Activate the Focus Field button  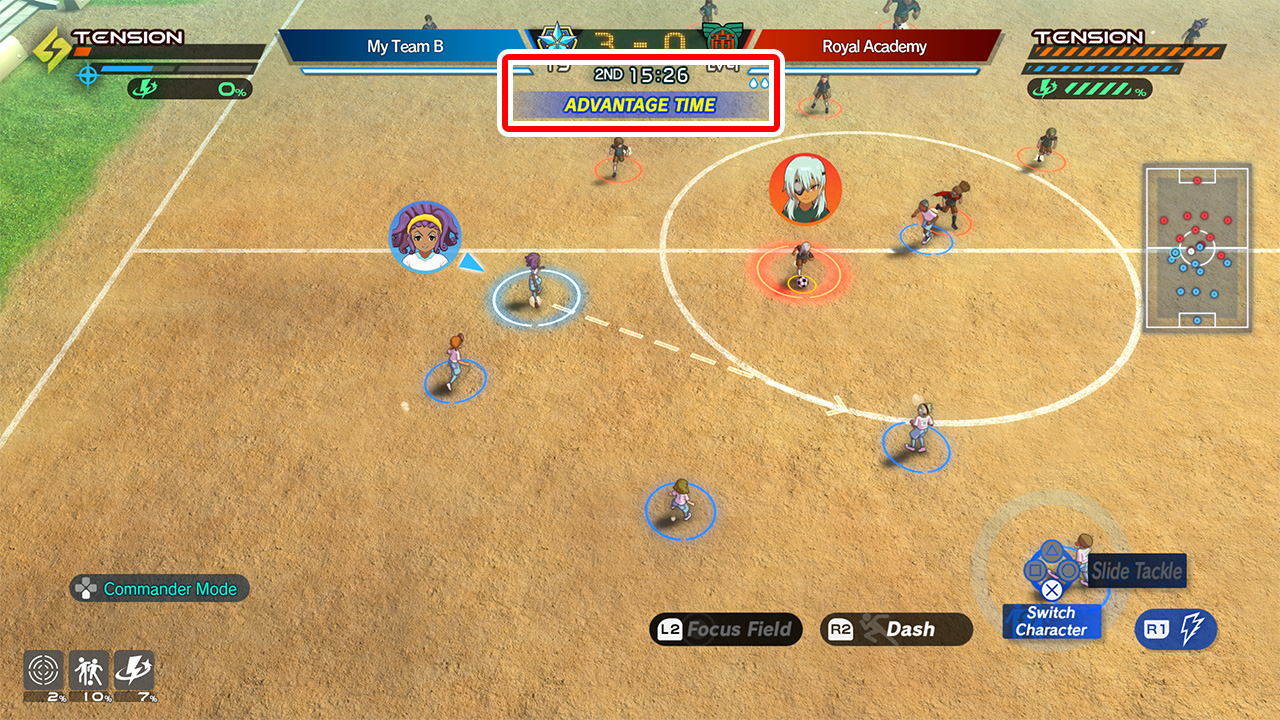(x=726, y=629)
